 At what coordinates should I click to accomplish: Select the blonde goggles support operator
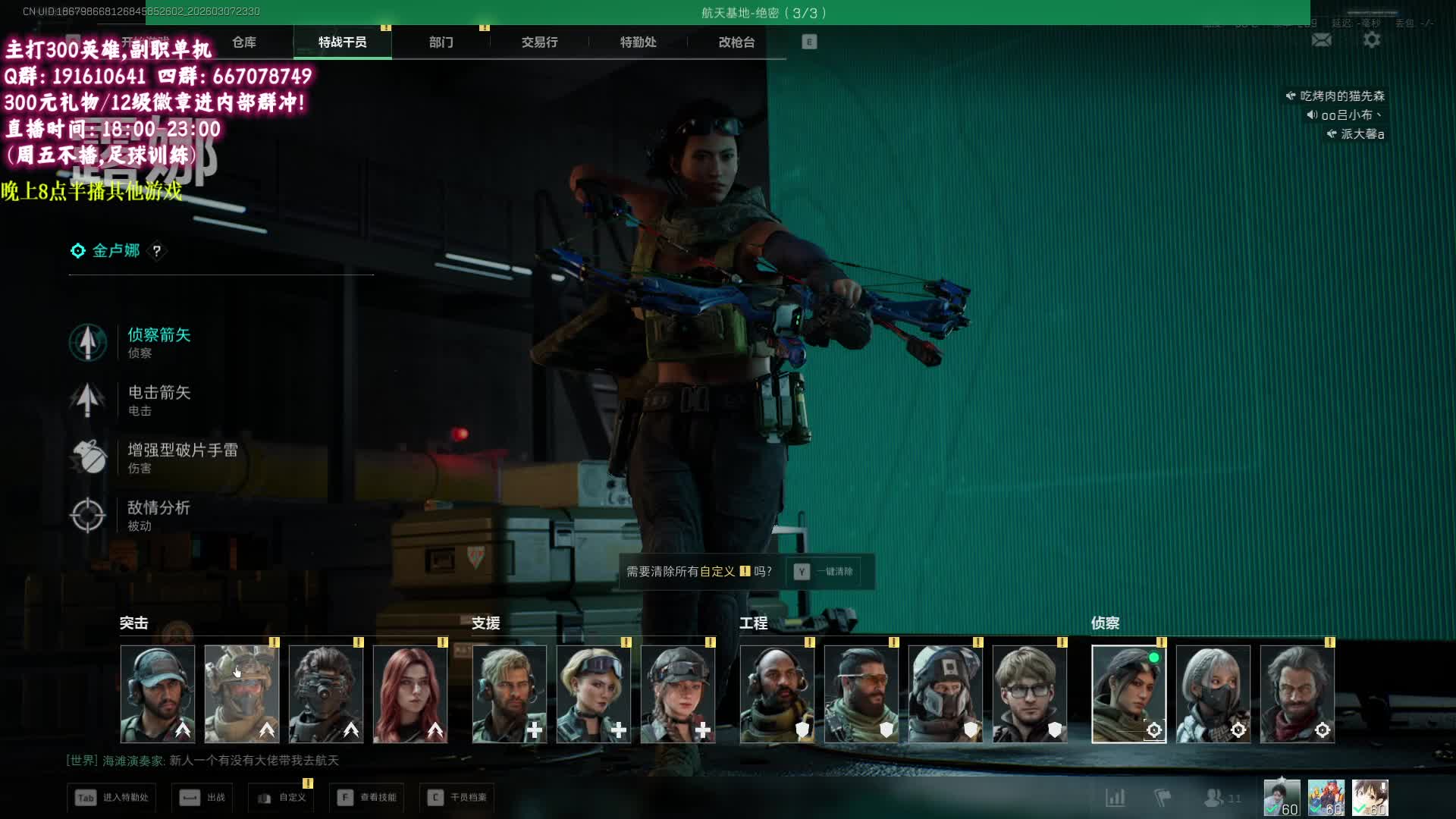(594, 694)
